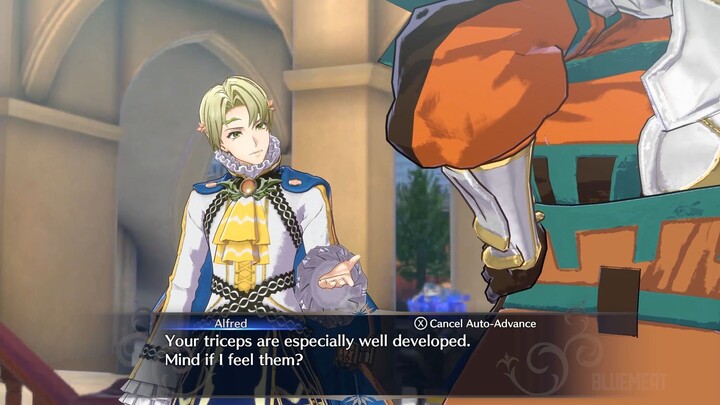Advance Alfred's dialogue text box
The height and width of the screenshot is (405, 720).
(360, 350)
